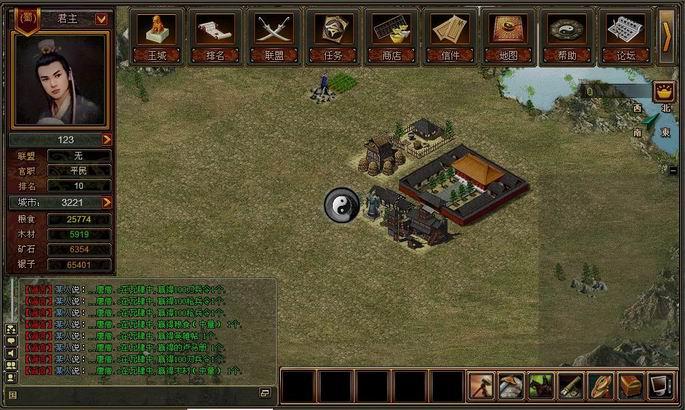
Task: Open the 商店 shop
Action: 391,36
